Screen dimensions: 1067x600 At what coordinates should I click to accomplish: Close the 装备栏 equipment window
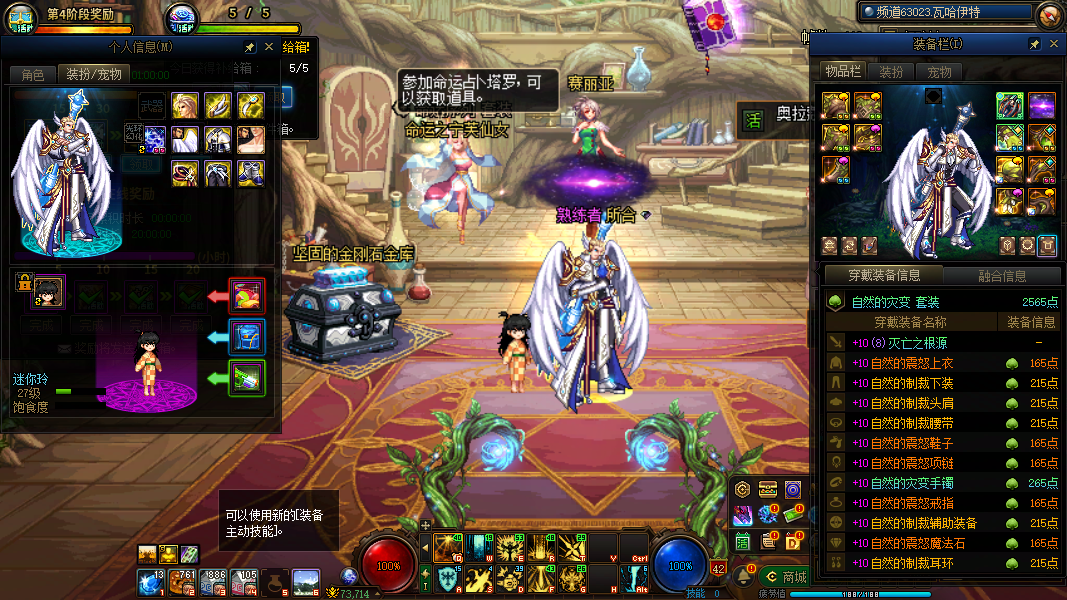click(1052, 45)
